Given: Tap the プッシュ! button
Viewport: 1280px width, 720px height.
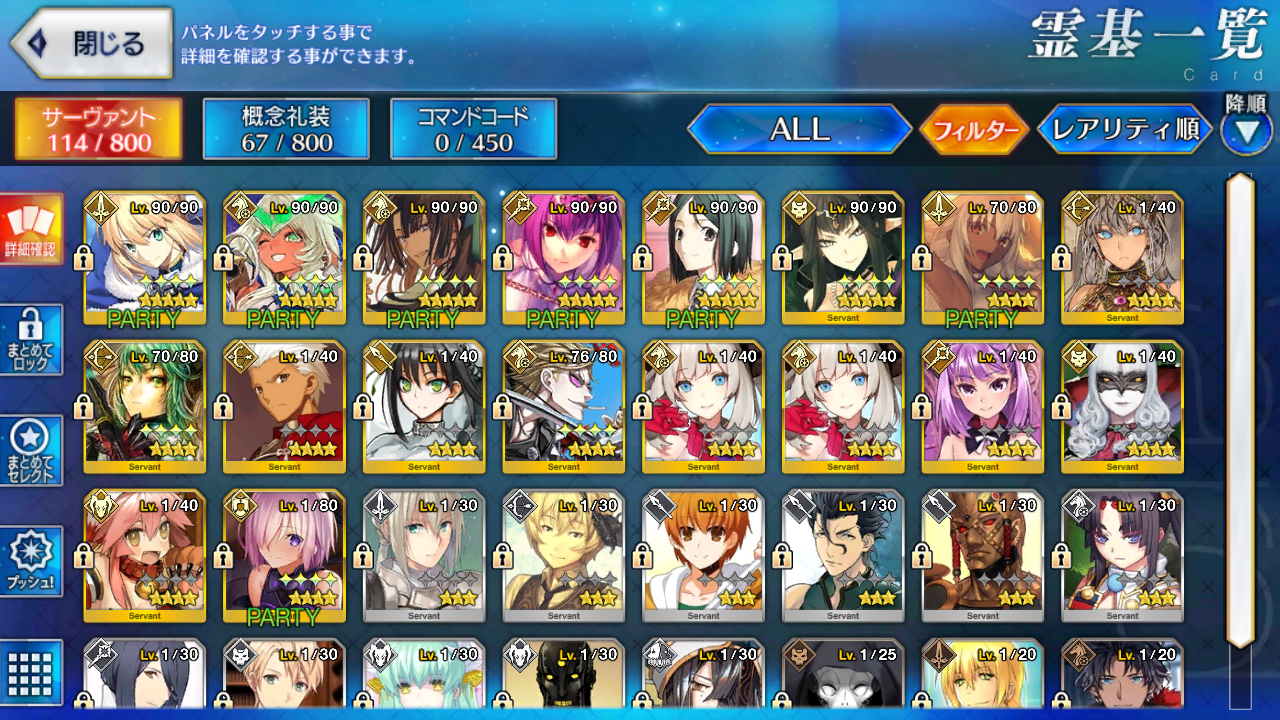Looking at the screenshot, I should click(31, 561).
